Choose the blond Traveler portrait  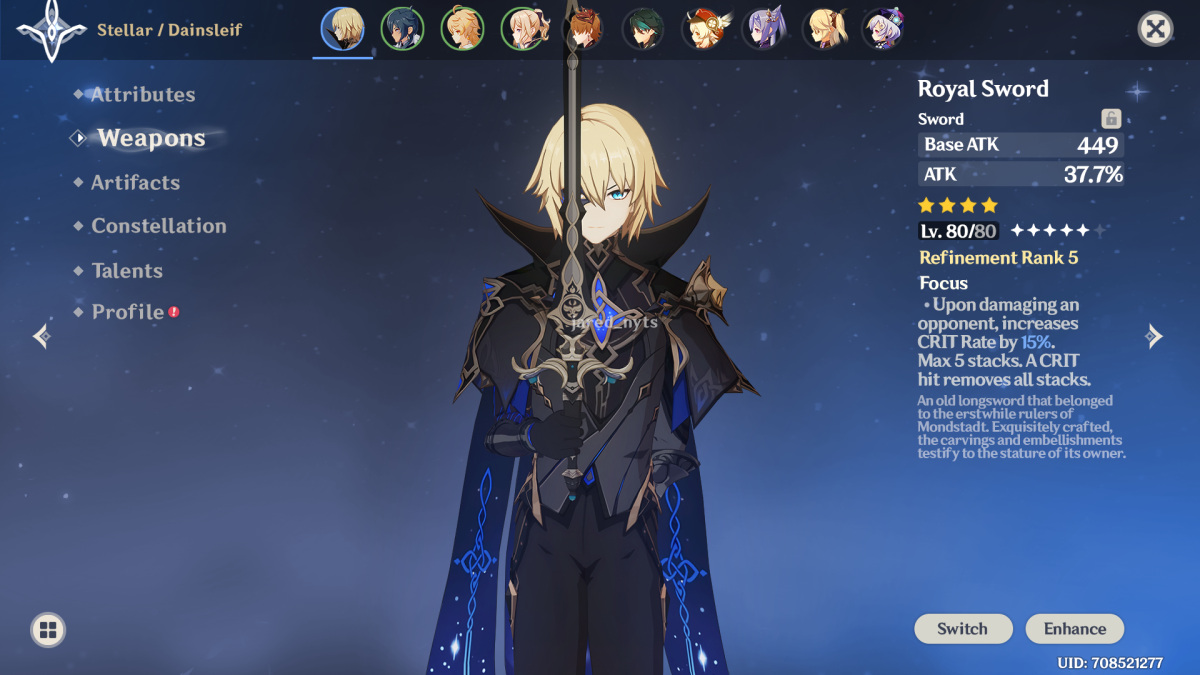click(x=462, y=29)
